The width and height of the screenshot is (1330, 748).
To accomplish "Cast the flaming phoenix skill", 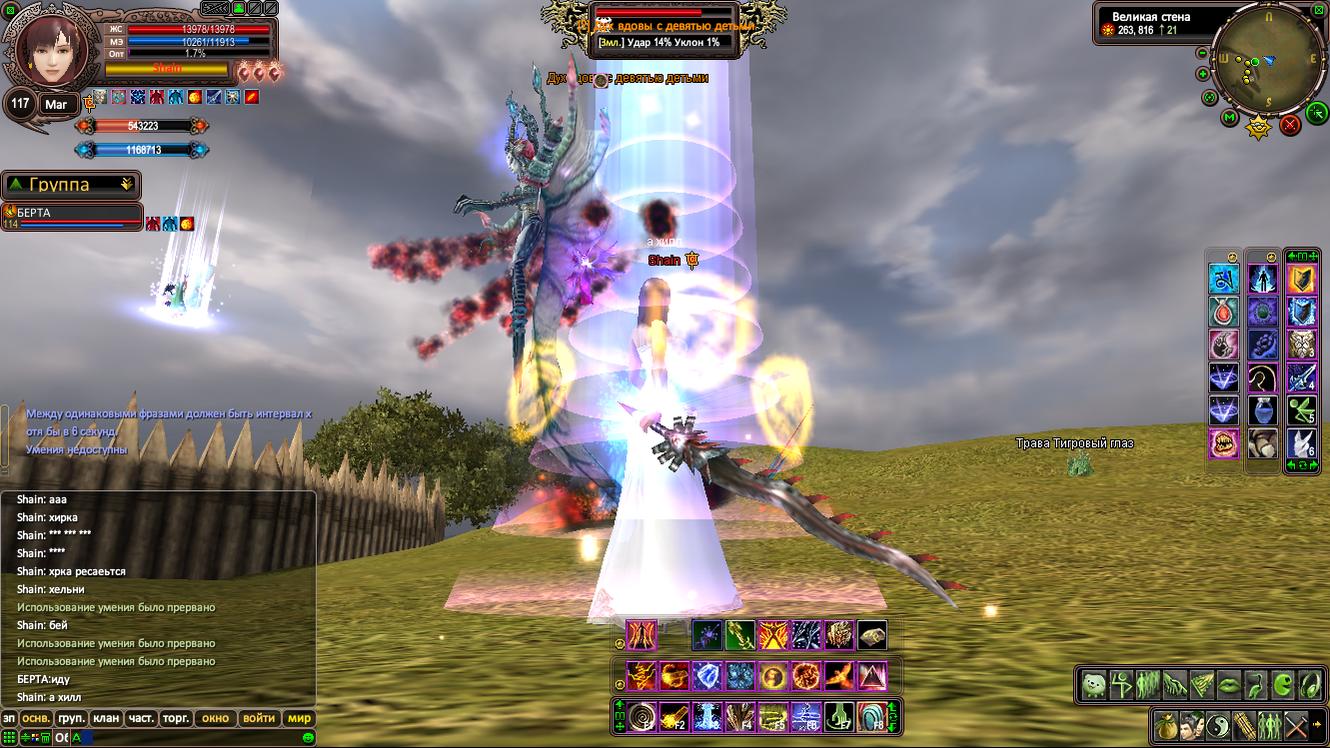I will click(839, 676).
